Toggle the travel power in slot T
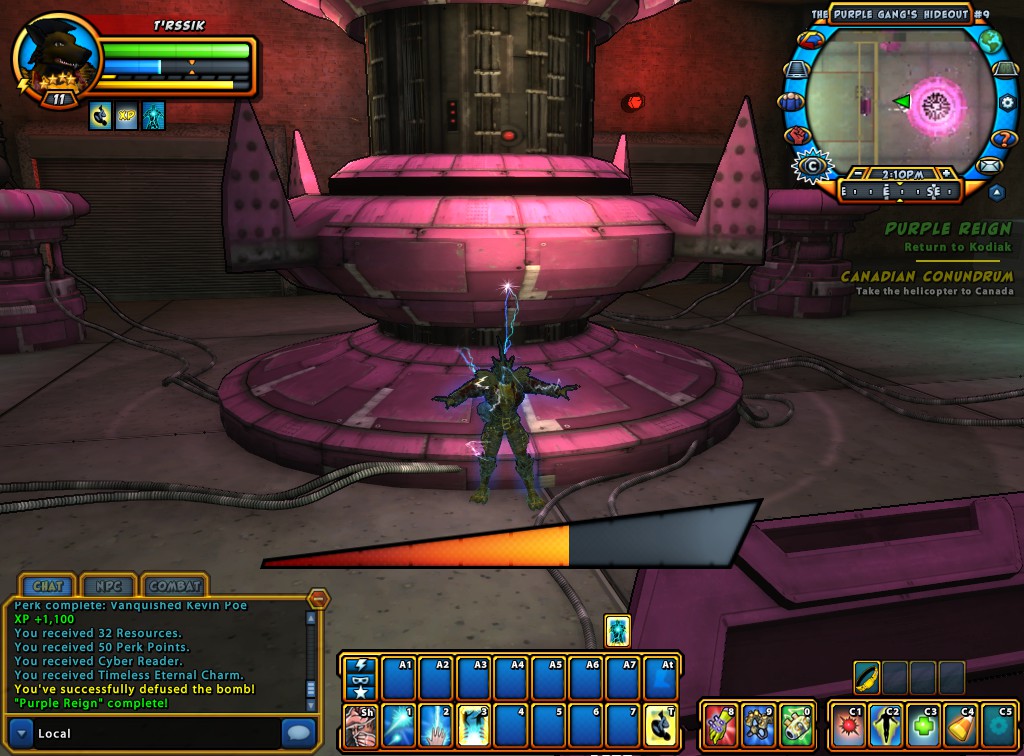The width and height of the screenshot is (1024, 756). [659, 724]
